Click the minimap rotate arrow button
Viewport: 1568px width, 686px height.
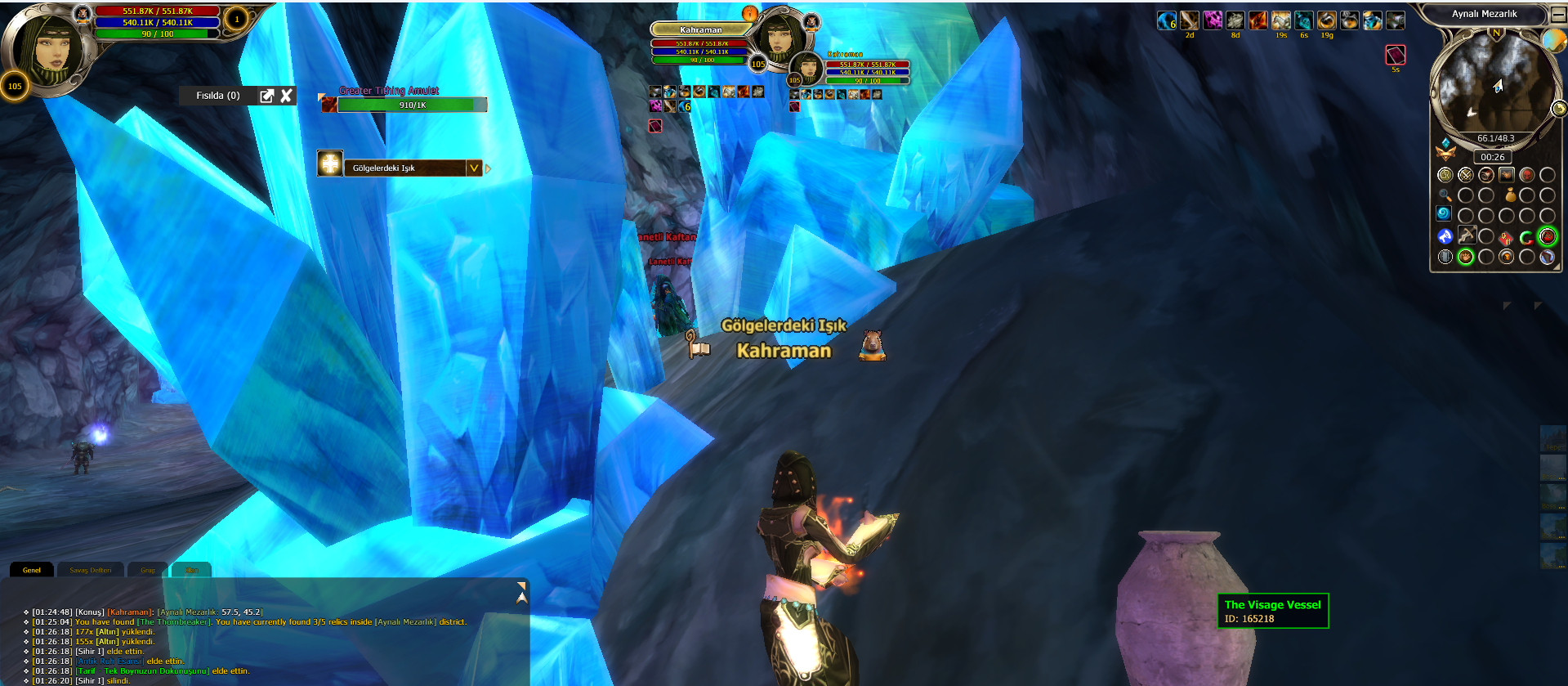(x=1559, y=108)
